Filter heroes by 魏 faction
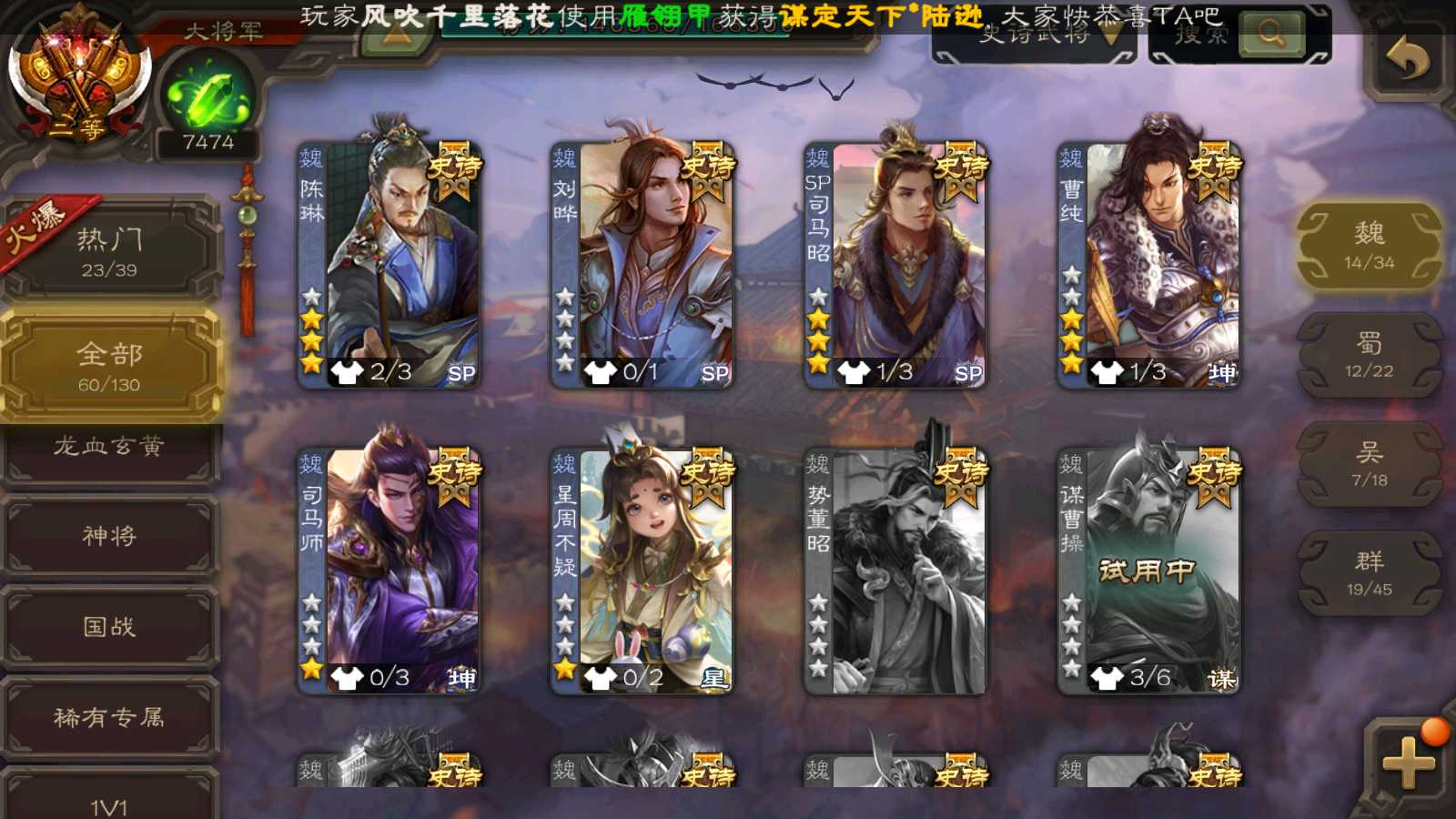1456x819 pixels. [x=1369, y=246]
